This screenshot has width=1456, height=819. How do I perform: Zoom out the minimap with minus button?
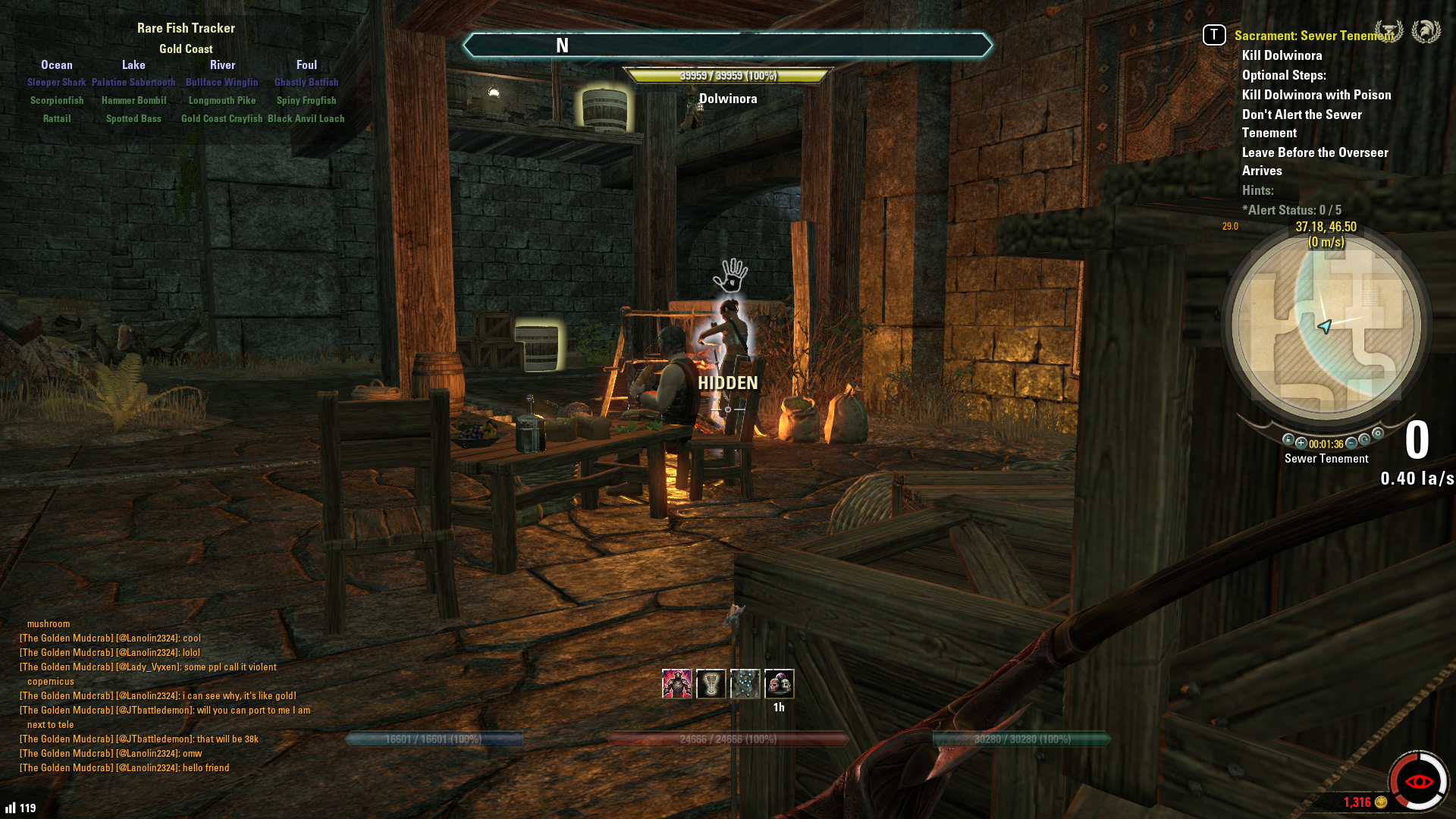tap(1351, 443)
